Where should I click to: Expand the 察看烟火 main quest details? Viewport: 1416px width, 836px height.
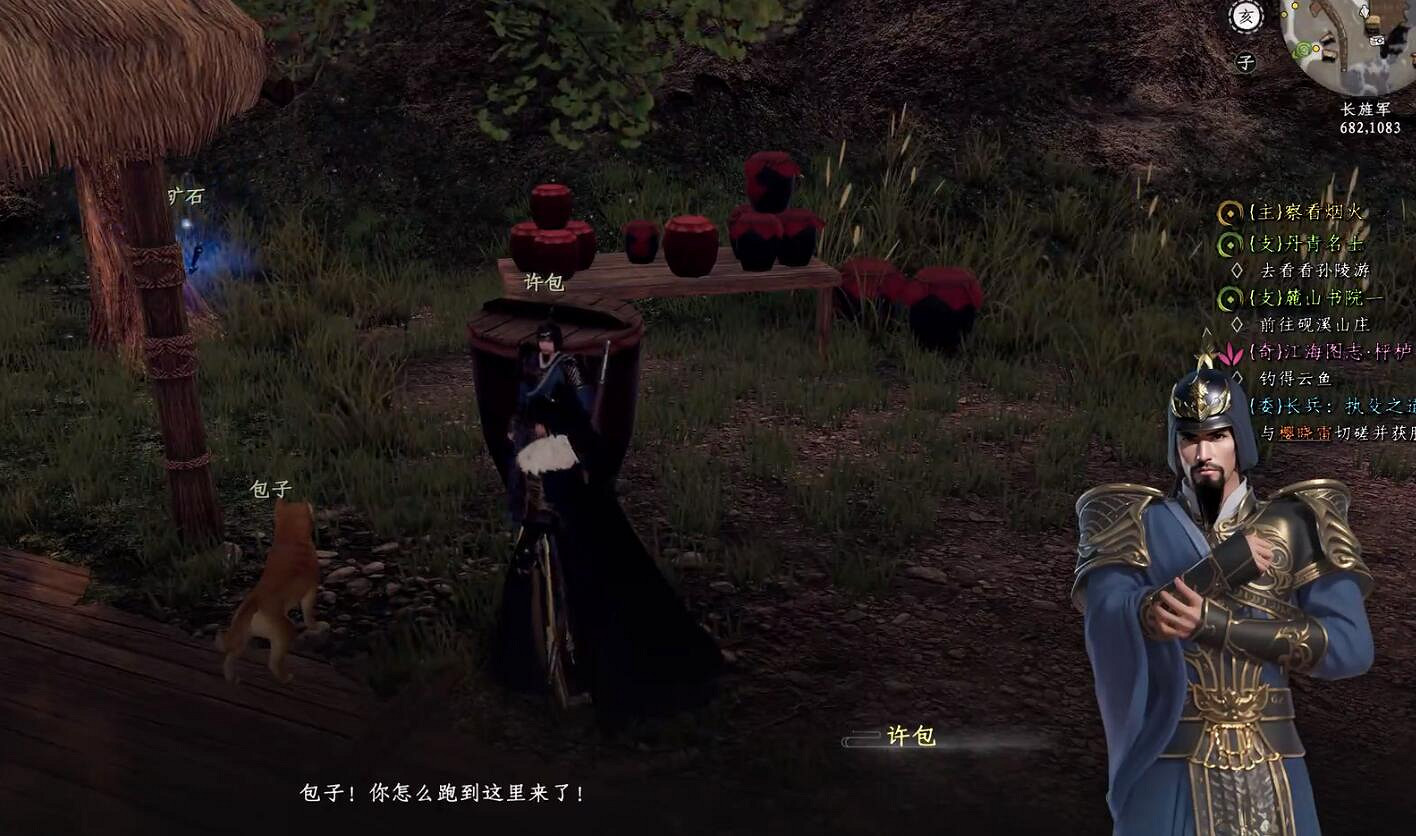point(1300,213)
